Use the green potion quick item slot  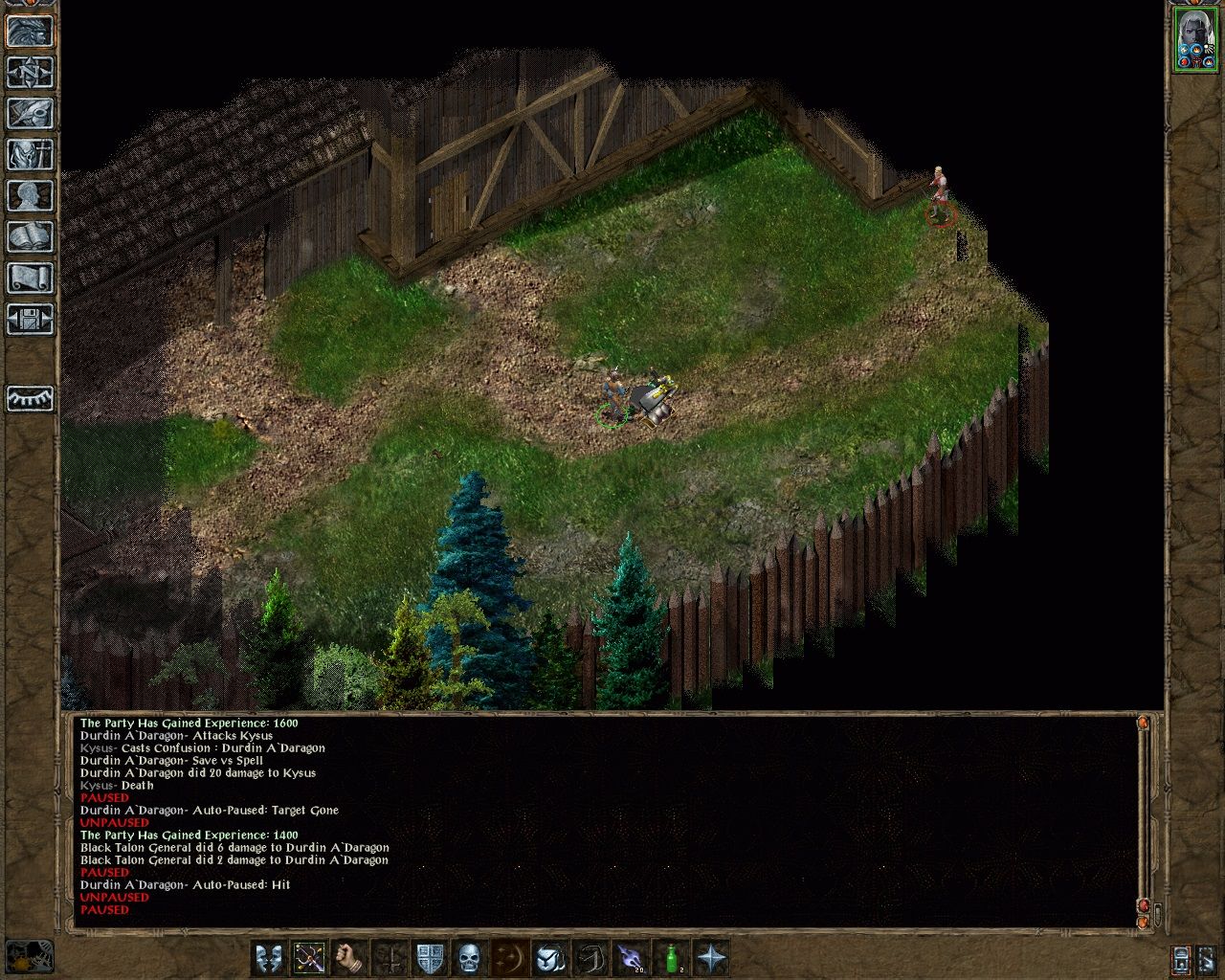[x=671, y=957]
